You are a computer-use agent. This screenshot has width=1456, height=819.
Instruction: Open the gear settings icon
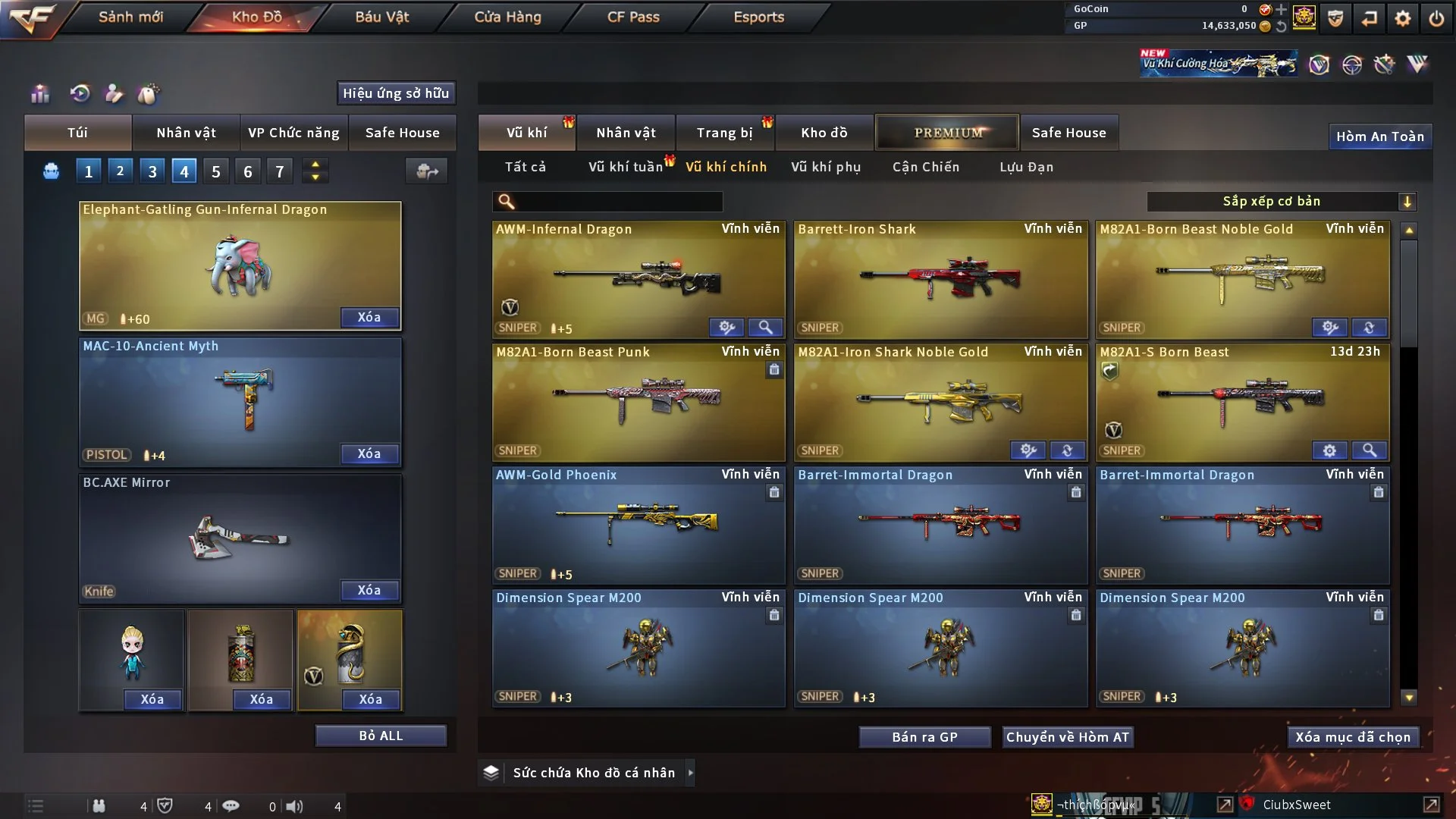coord(1402,18)
